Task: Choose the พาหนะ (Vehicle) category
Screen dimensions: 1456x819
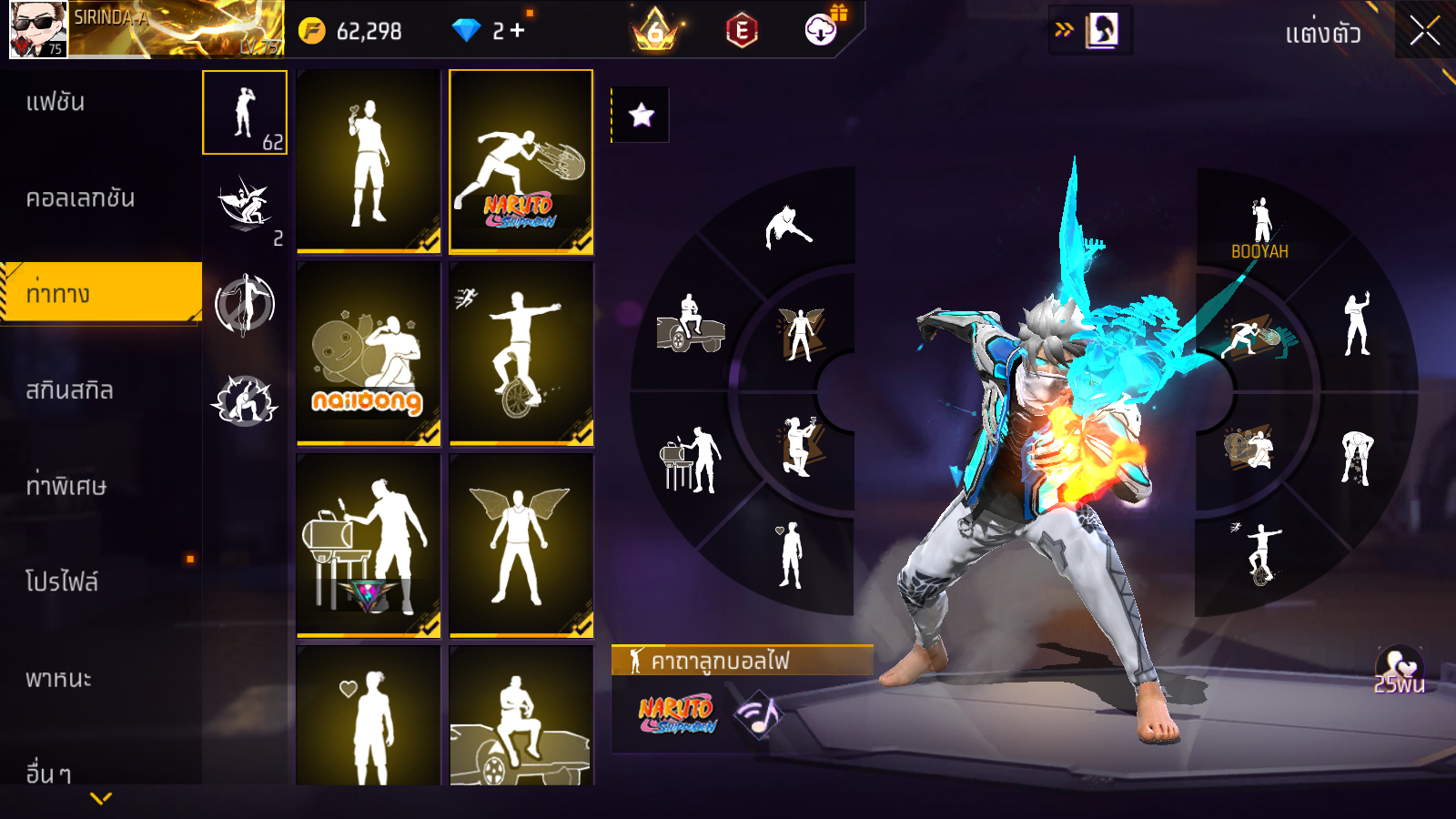Action: 58,679
